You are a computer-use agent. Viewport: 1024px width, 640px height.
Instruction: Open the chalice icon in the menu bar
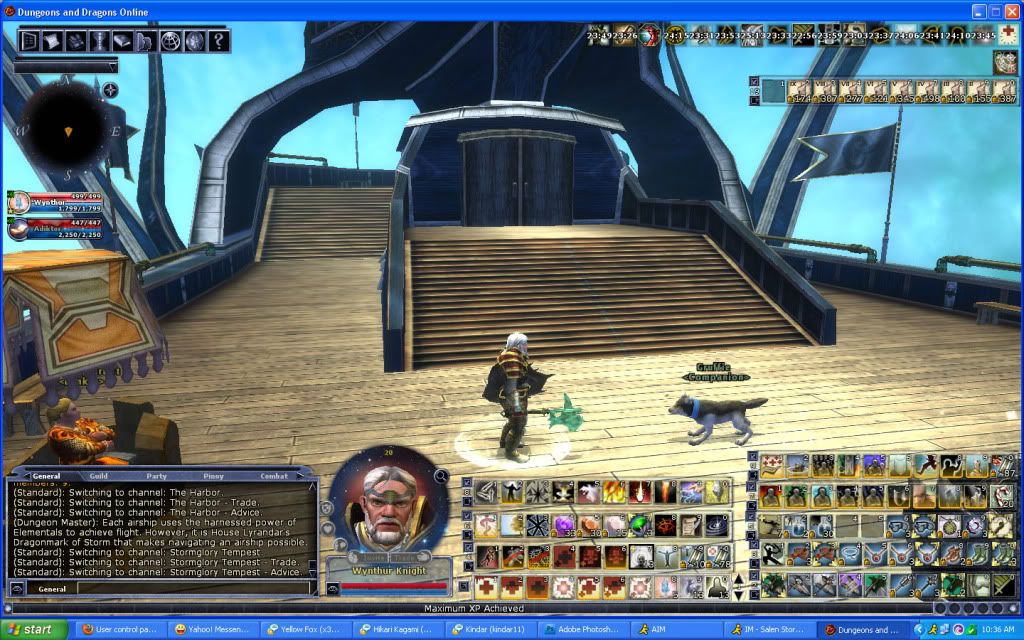point(99,41)
